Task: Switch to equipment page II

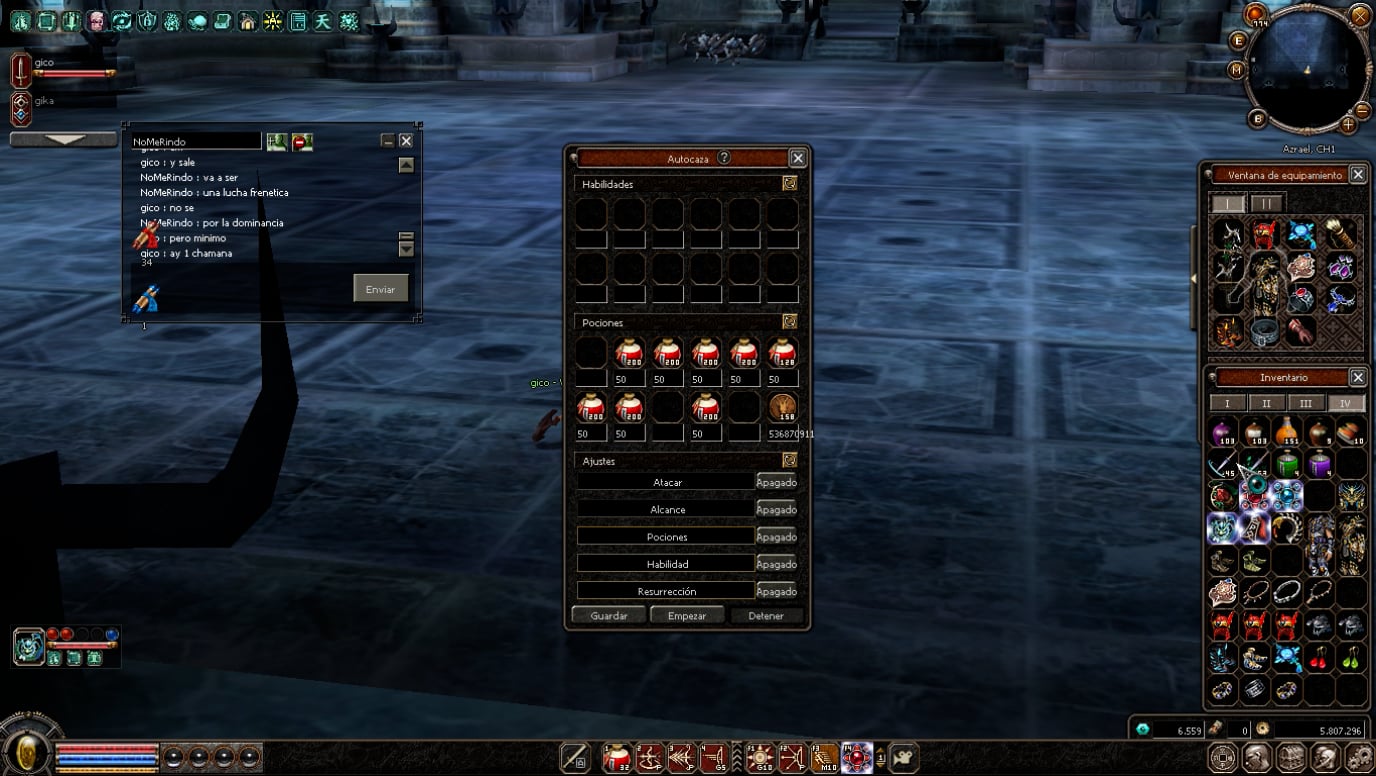Action: [1267, 203]
